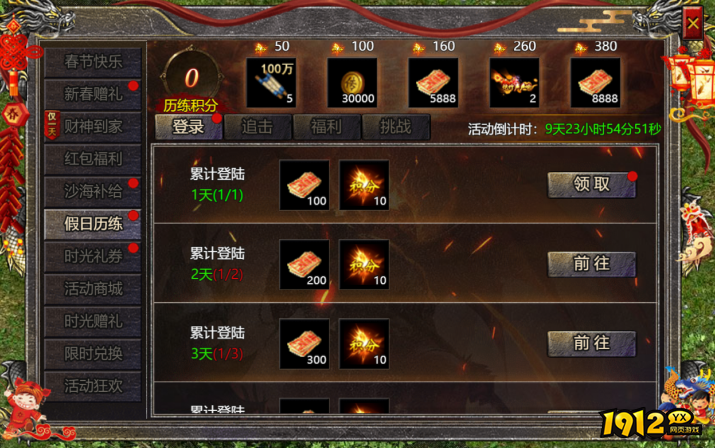The width and height of the screenshot is (715, 448).
Task: Switch to the 登录 tab
Action: pos(188,126)
